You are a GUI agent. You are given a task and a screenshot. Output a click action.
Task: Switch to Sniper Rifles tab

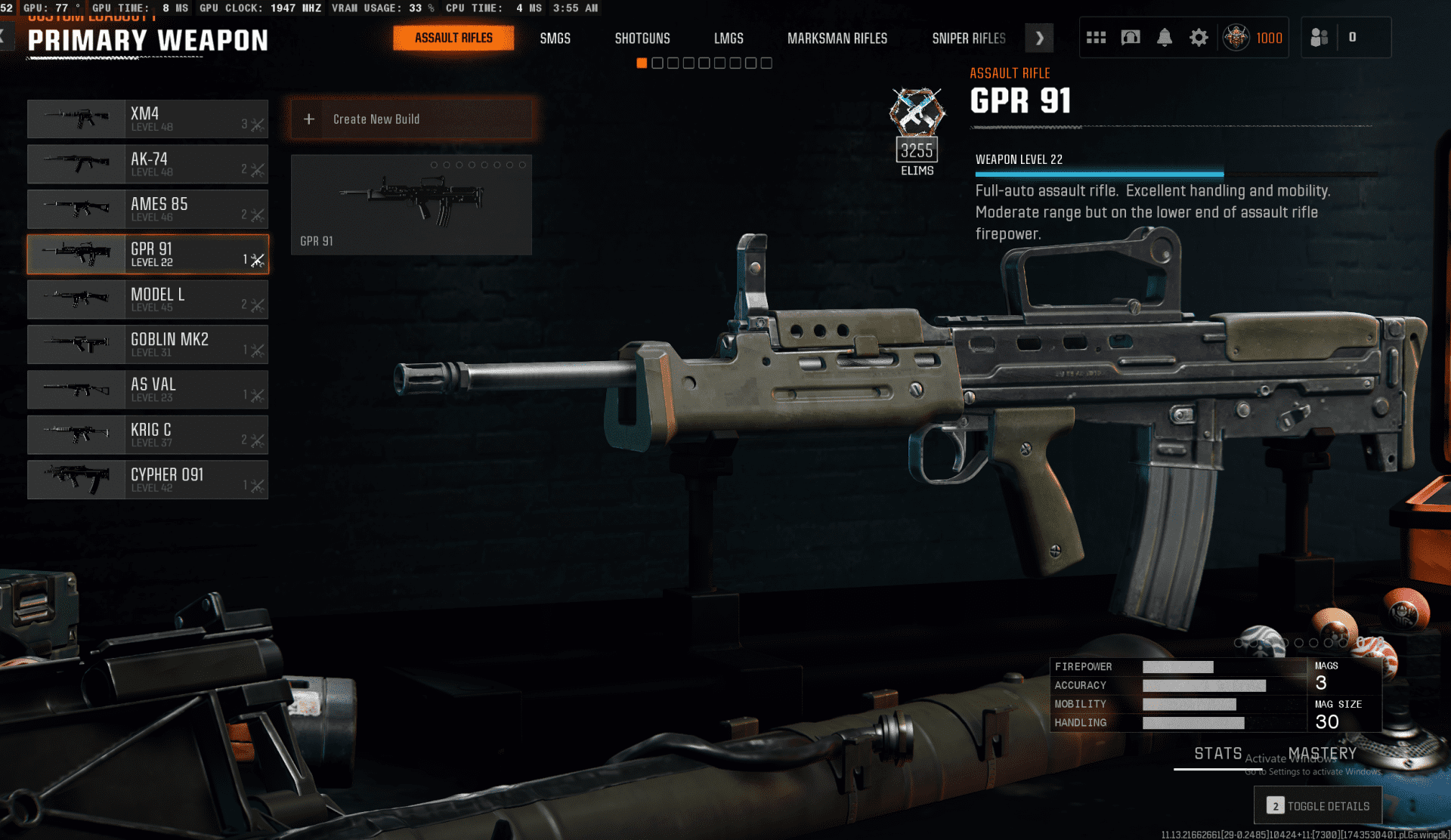(x=968, y=39)
